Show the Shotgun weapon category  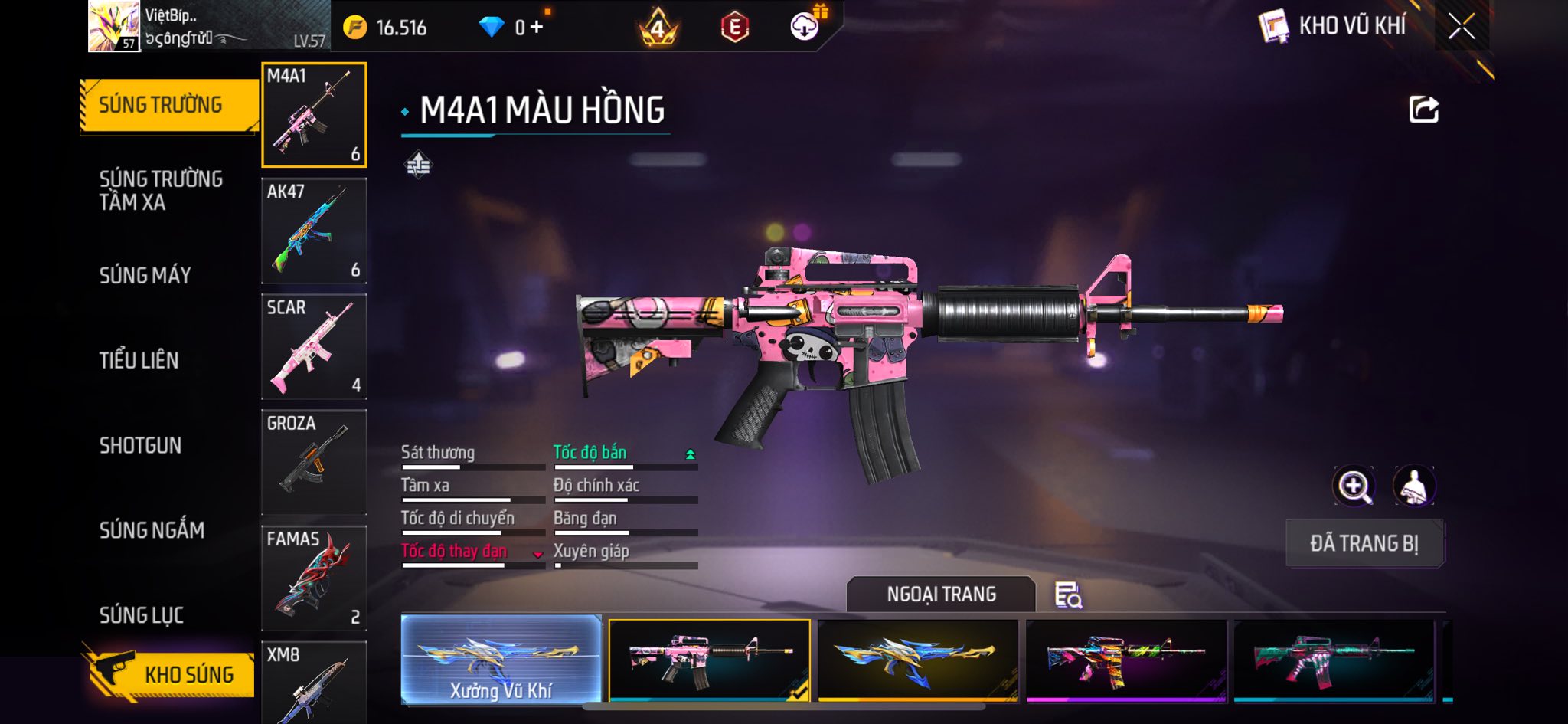point(140,445)
